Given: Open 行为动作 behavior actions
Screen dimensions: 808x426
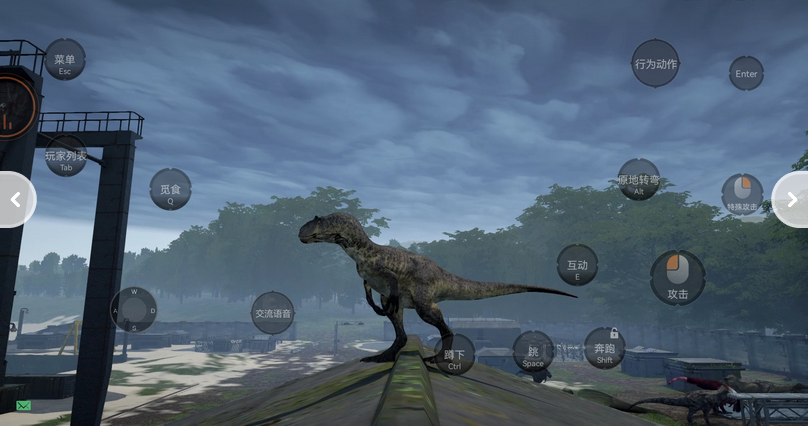Looking at the screenshot, I should click(655, 63).
